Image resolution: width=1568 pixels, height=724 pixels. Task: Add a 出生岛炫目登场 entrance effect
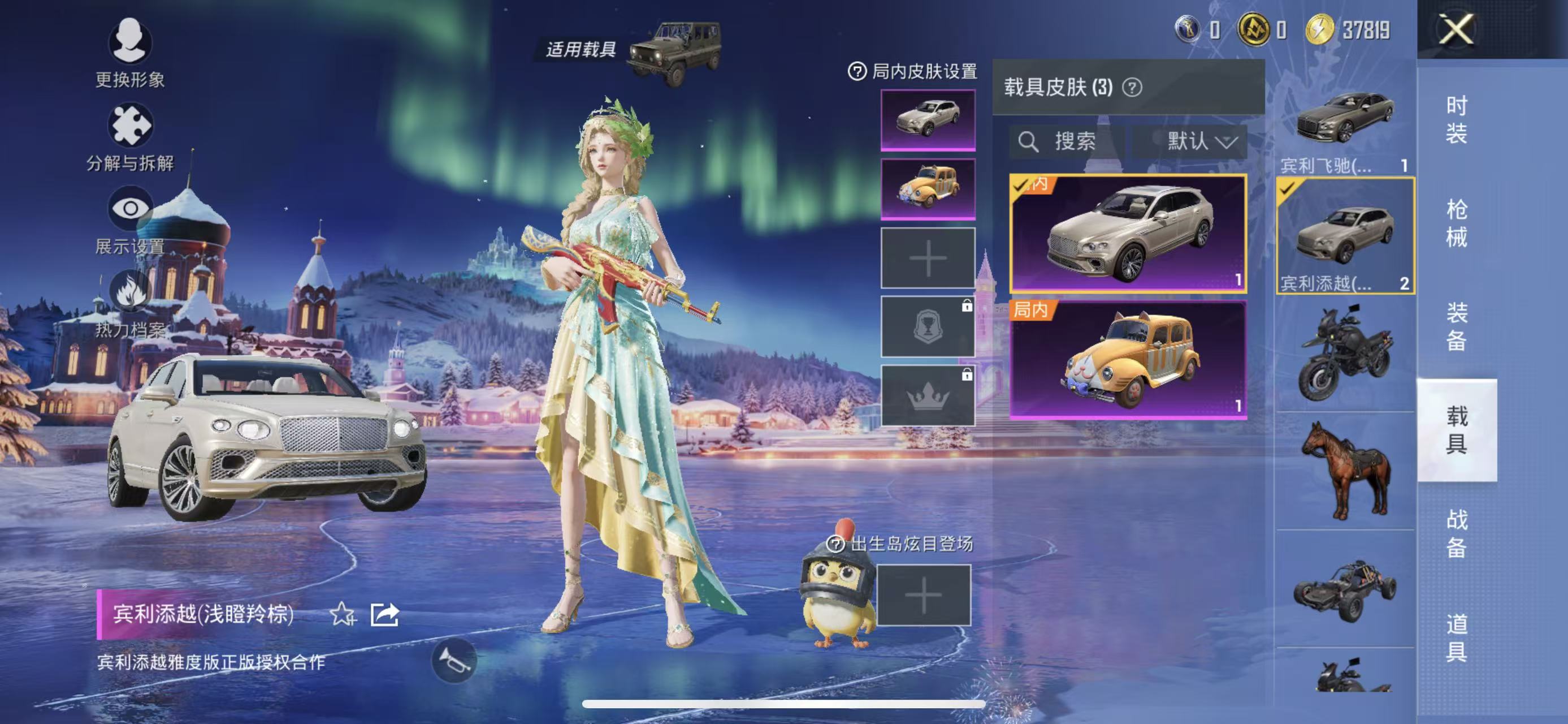click(x=923, y=595)
